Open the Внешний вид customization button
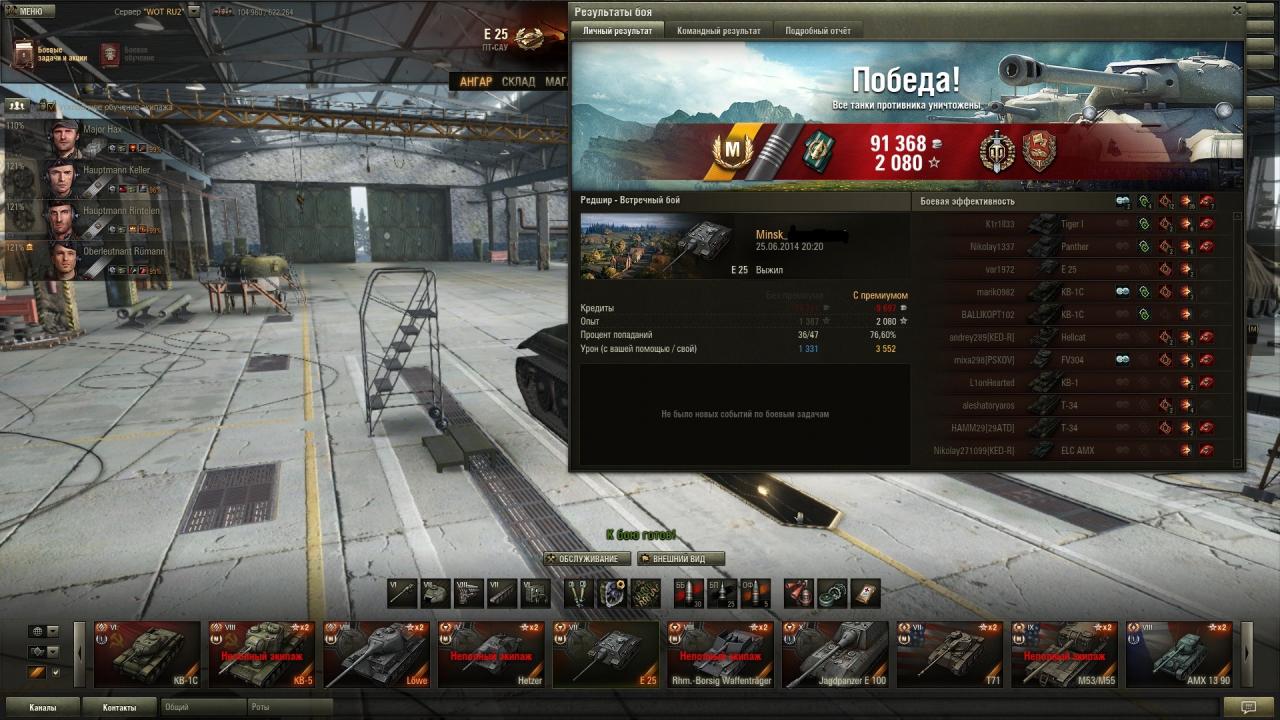The image size is (1280, 720). [x=680, y=558]
